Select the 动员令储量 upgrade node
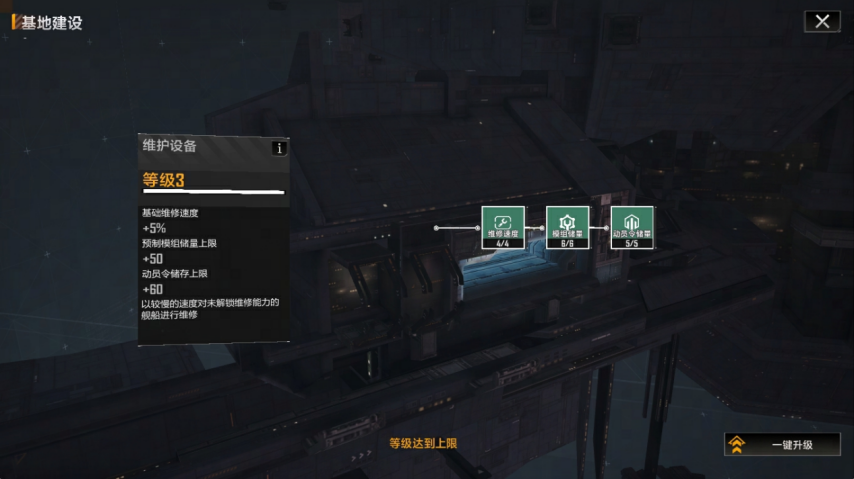Viewport: 854px width, 479px height. pyautogui.click(x=632, y=227)
